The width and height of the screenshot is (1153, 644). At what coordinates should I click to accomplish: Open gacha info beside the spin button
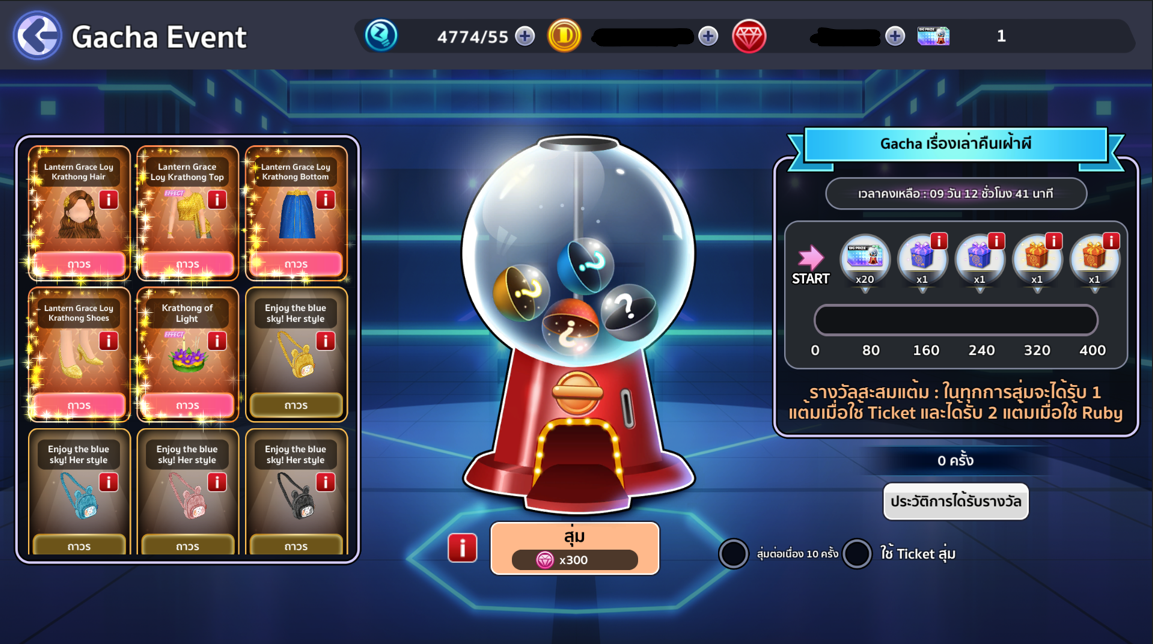(x=462, y=548)
